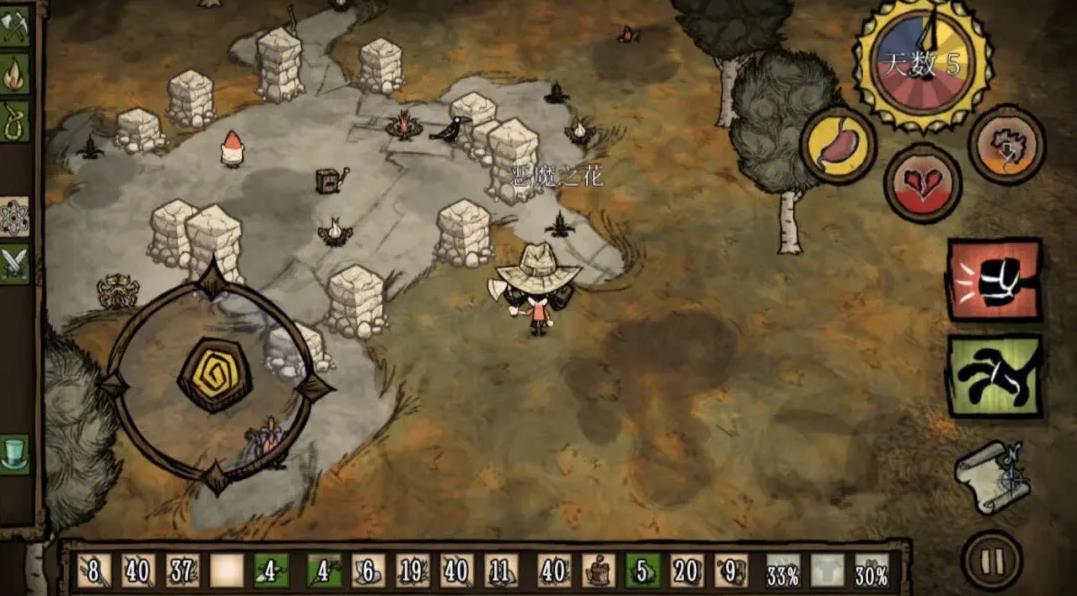Select the inventory stack of 37
Viewport: 1077px width, 596px height.
[182, 571]
